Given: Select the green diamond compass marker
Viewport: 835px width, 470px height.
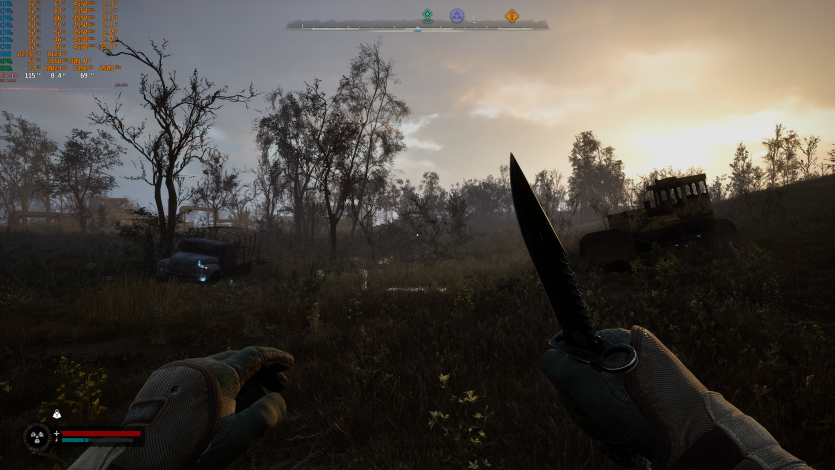Looking at the screenshot, I should (x=427, y=15).
